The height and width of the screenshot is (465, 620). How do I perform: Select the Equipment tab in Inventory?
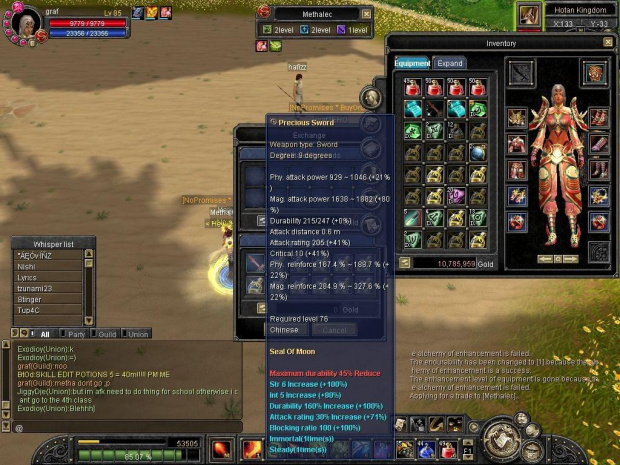pyautogui.click(x=412, y=63)
